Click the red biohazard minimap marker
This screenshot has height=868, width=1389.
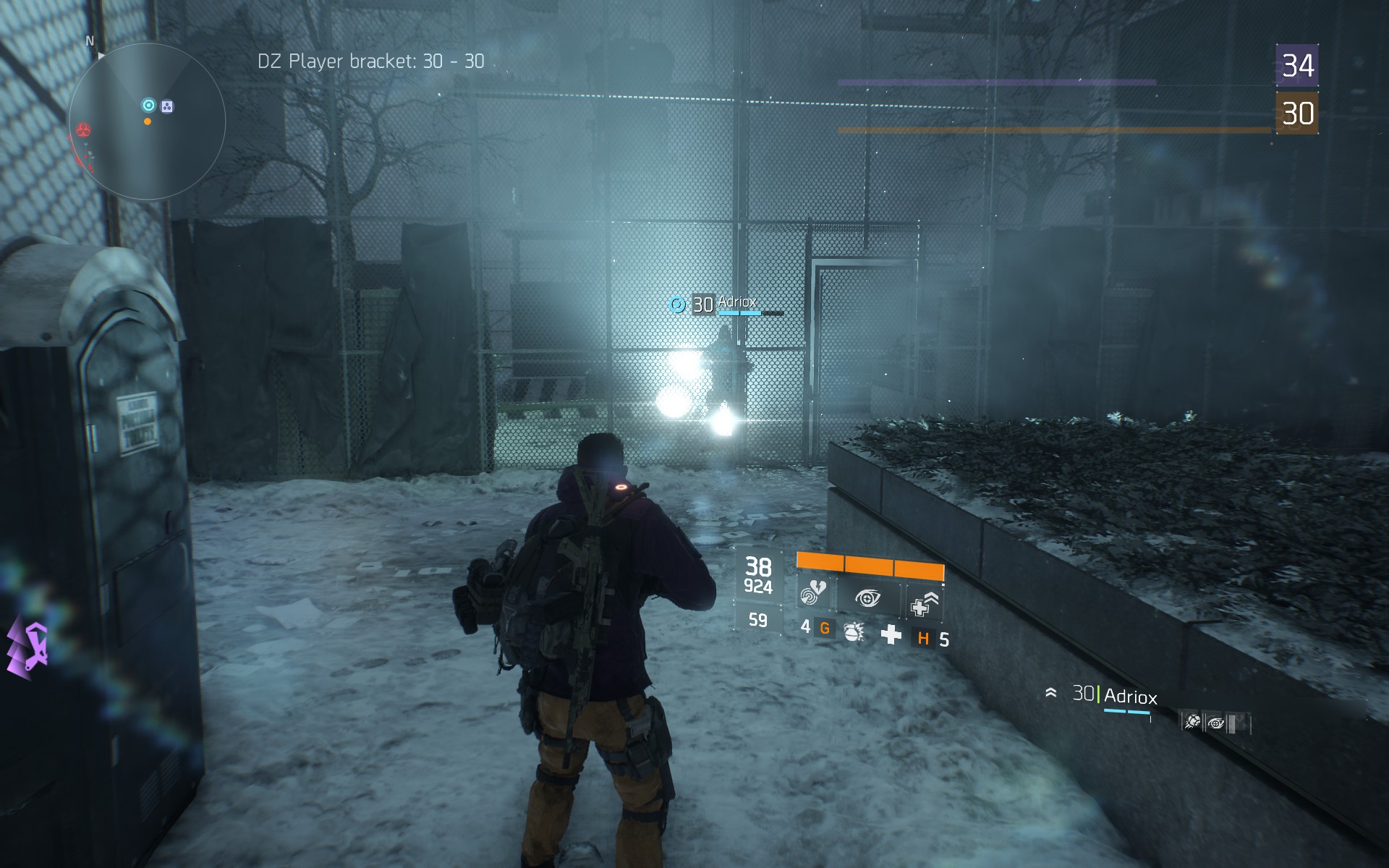click(x=84, y=130)
